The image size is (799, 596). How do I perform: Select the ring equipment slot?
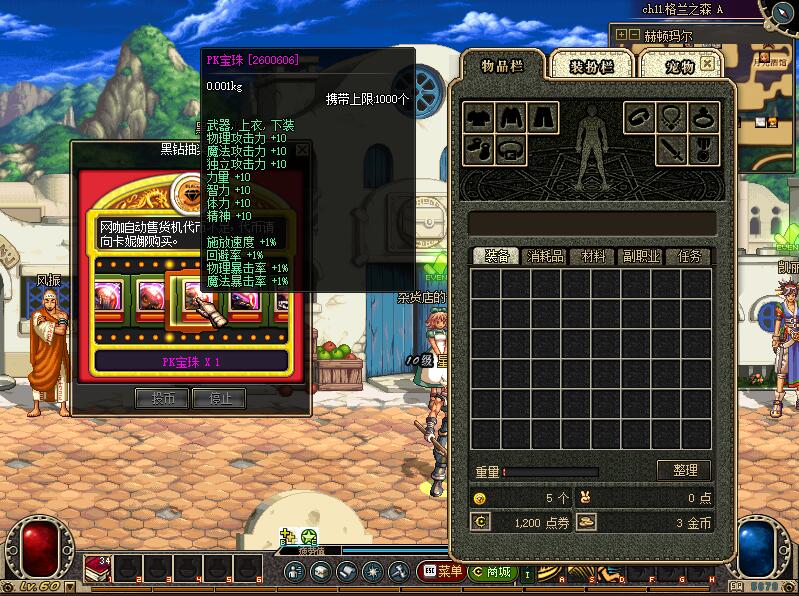705,118
